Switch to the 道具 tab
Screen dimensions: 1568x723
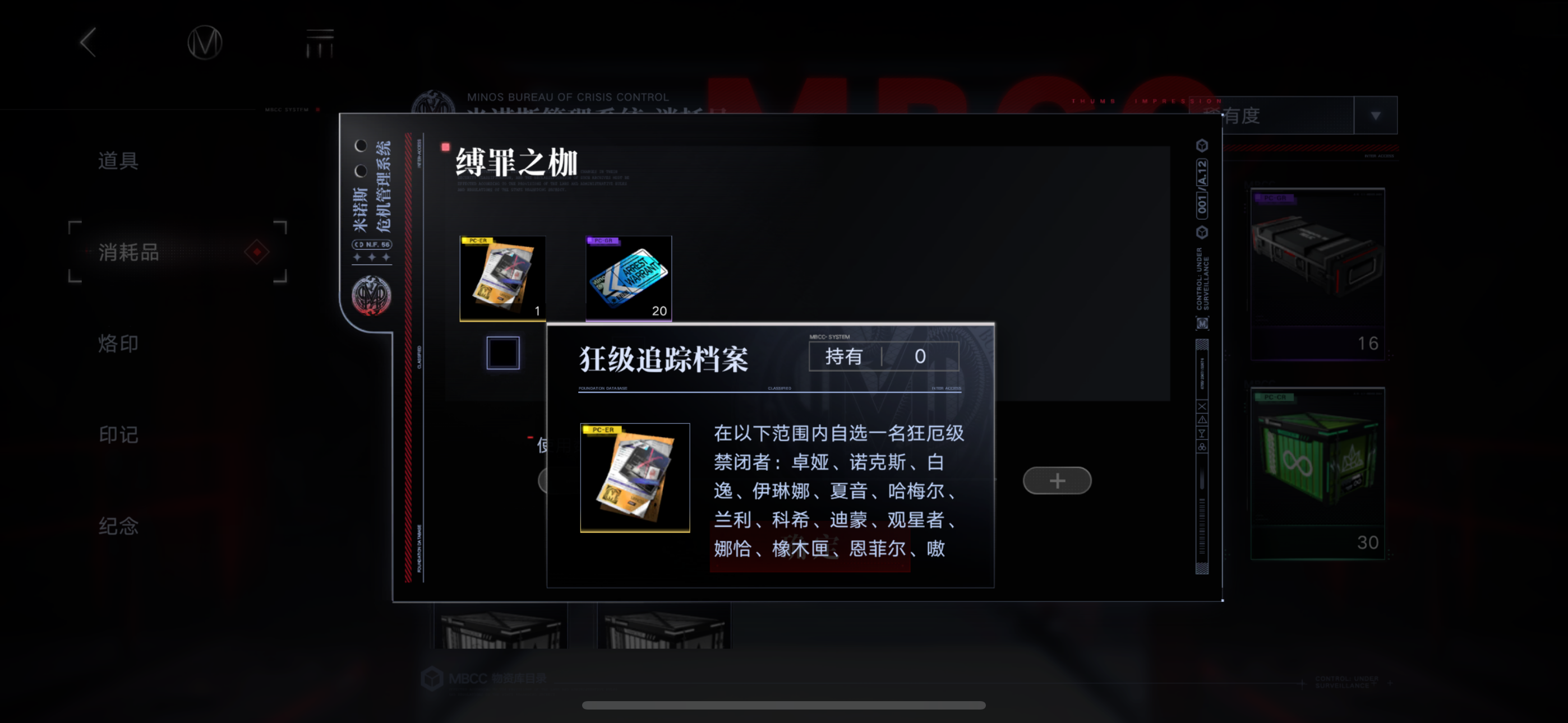point(117,160)
